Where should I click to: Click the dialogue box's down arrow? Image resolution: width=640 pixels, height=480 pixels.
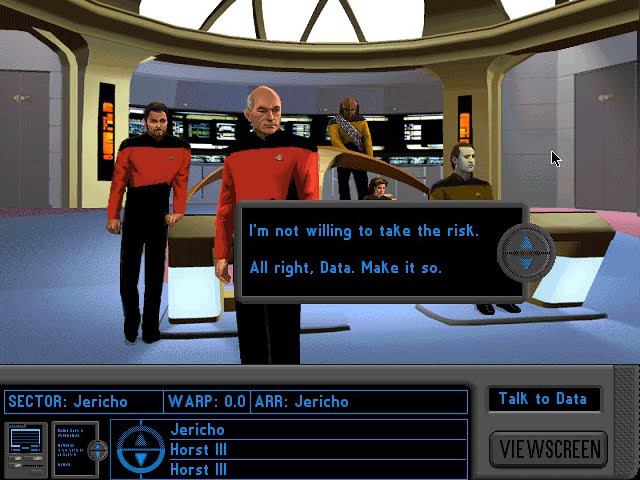coord(526,263)
